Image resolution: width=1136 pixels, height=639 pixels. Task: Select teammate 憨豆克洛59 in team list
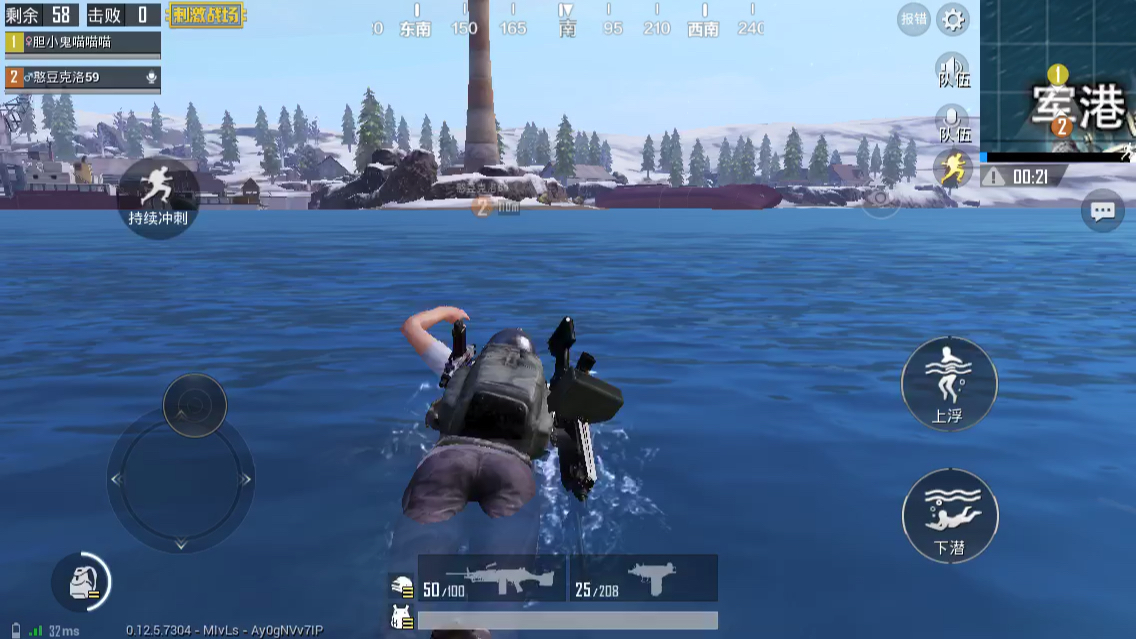(x=82, y=77)
